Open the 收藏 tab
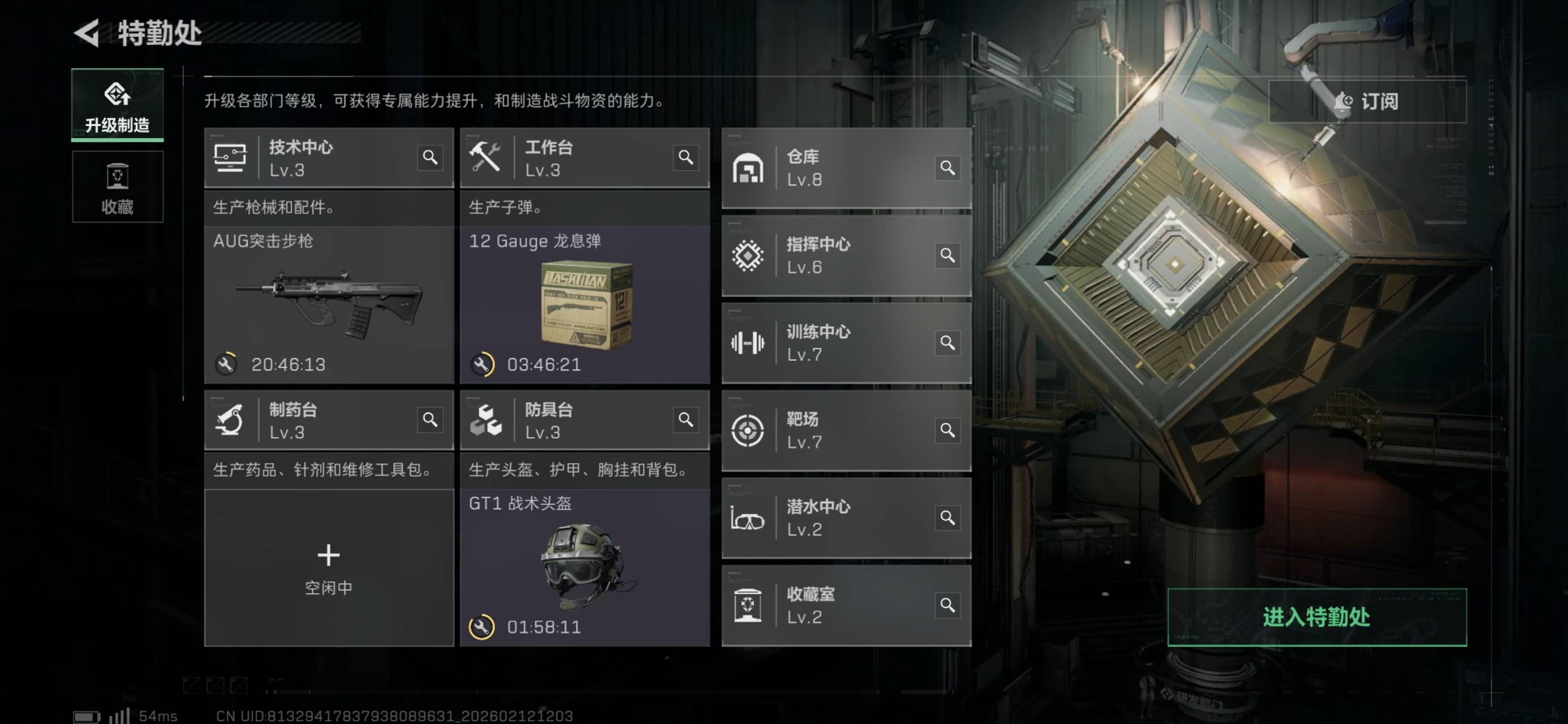The height and width of the screenshot is (724, 1568). pos(118,187)
